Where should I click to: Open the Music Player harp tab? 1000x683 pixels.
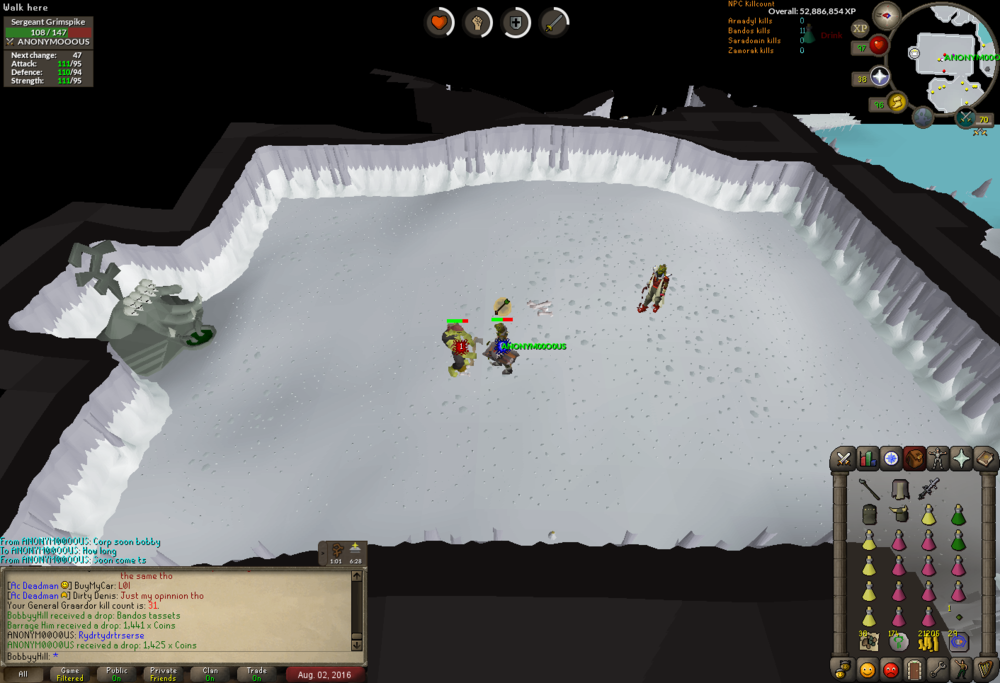[985, 668]
